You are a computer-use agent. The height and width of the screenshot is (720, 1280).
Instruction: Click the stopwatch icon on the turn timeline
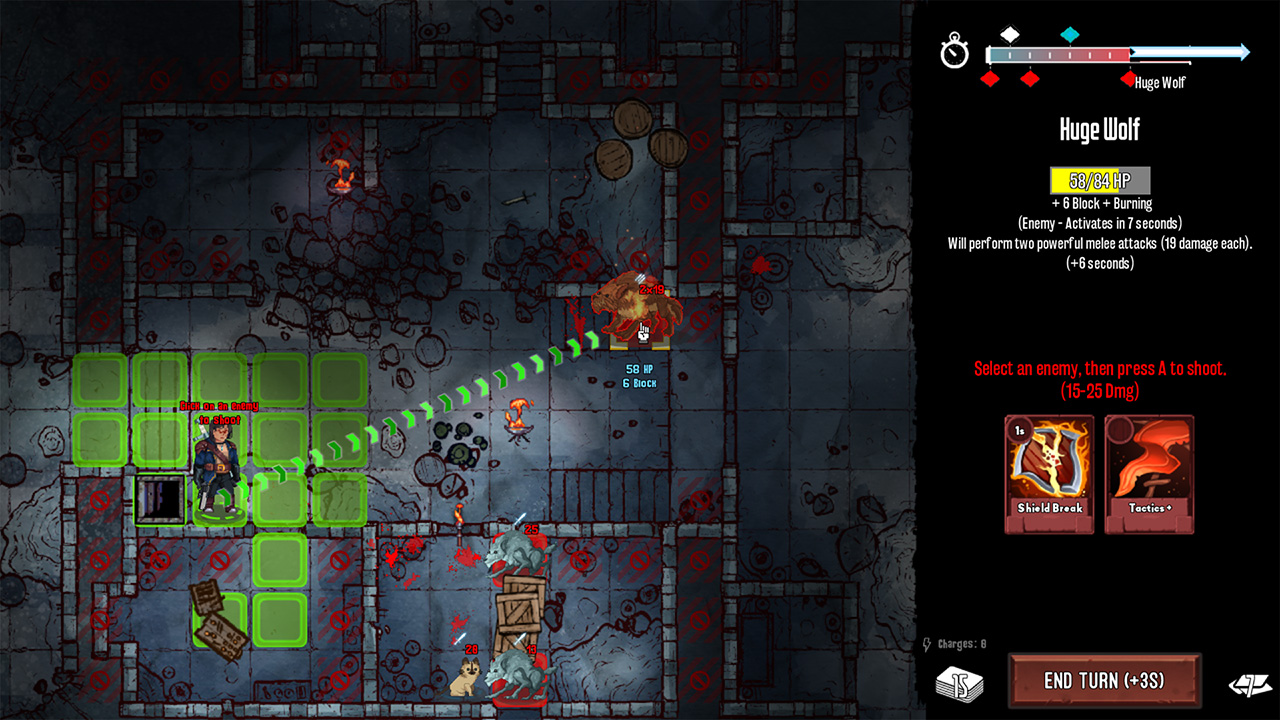point(954,50)
